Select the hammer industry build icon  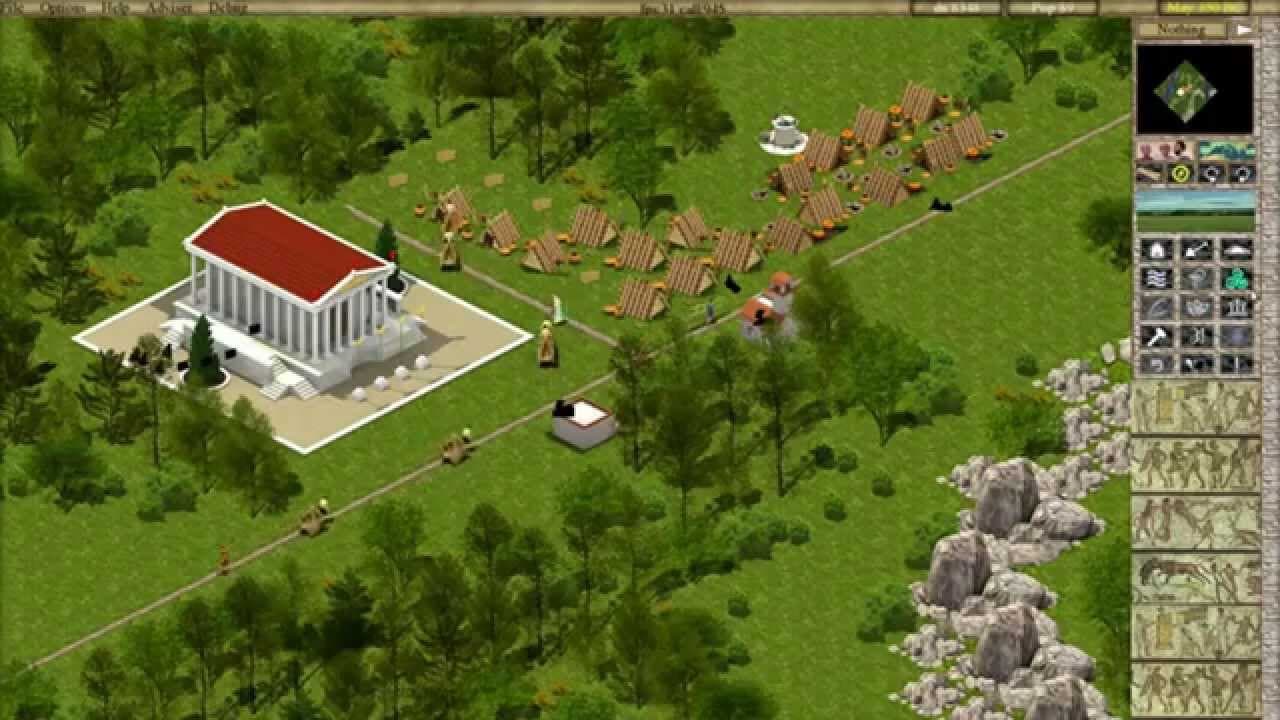pyautogui.click(x=1156, y=336)
